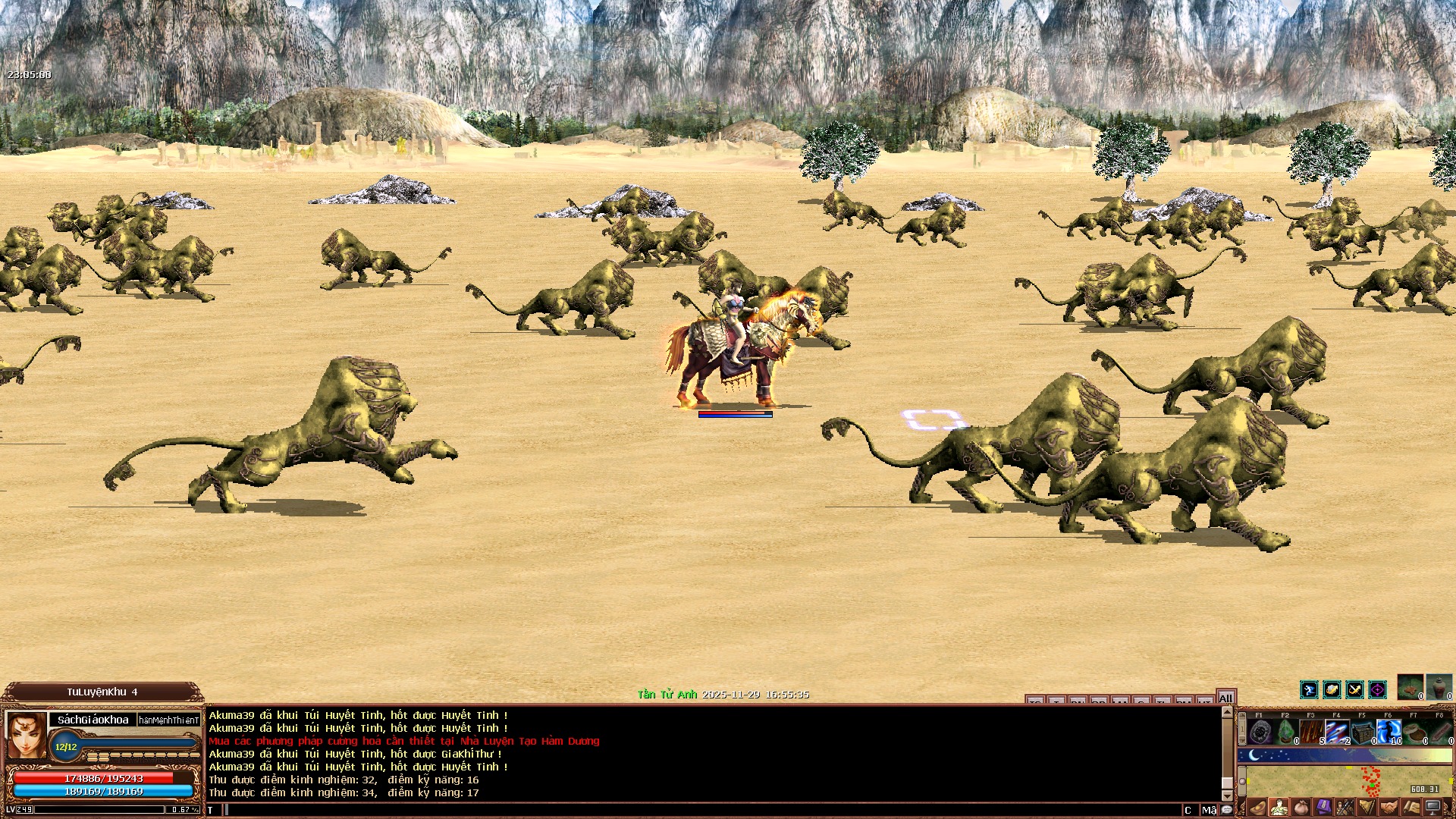Screen dimensions: 1456x819
Task: Use the F1 dark stone ring slot
Action: [1260, 733]
